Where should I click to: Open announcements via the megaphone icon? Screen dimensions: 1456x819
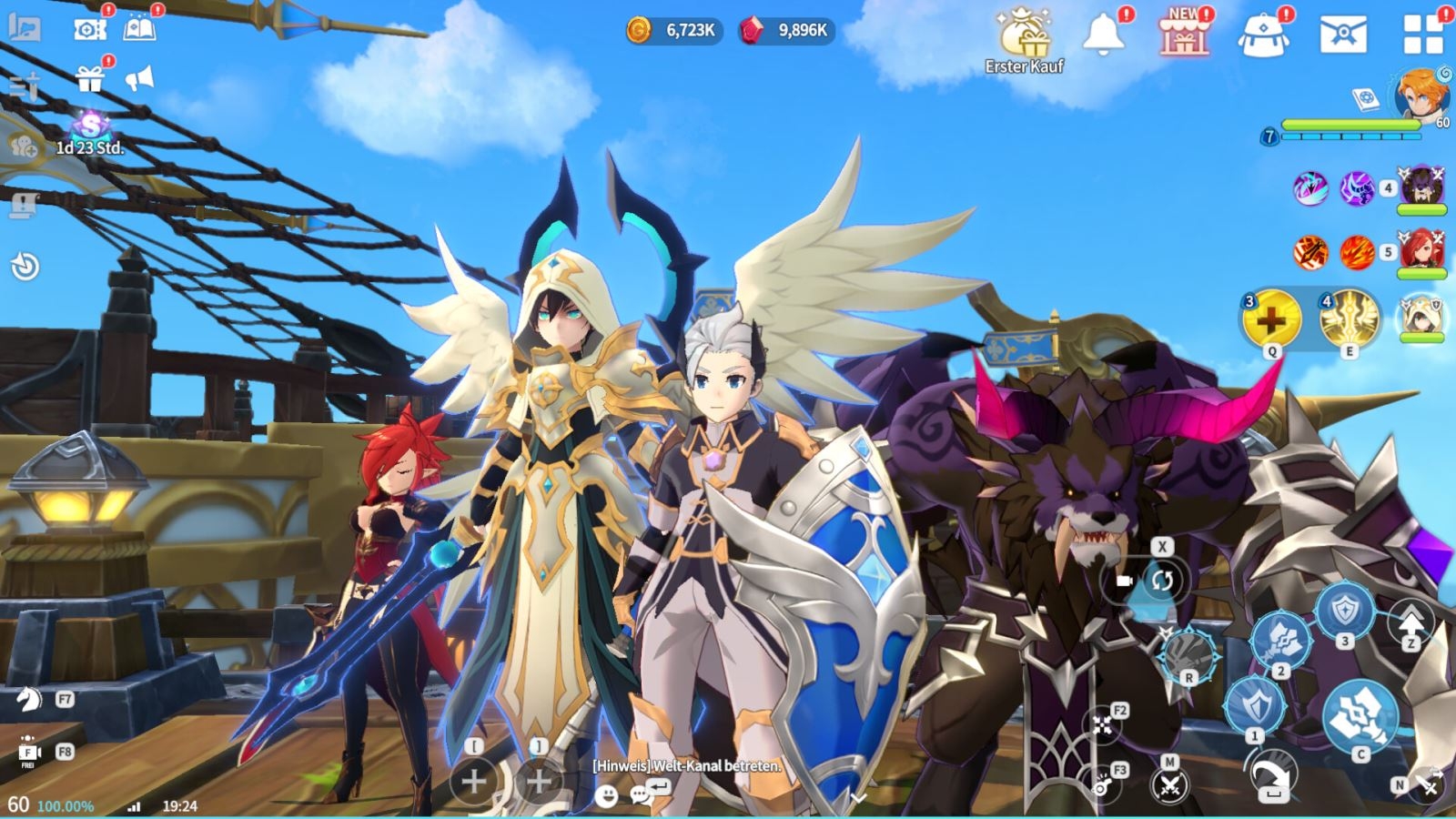coord(139,76)
